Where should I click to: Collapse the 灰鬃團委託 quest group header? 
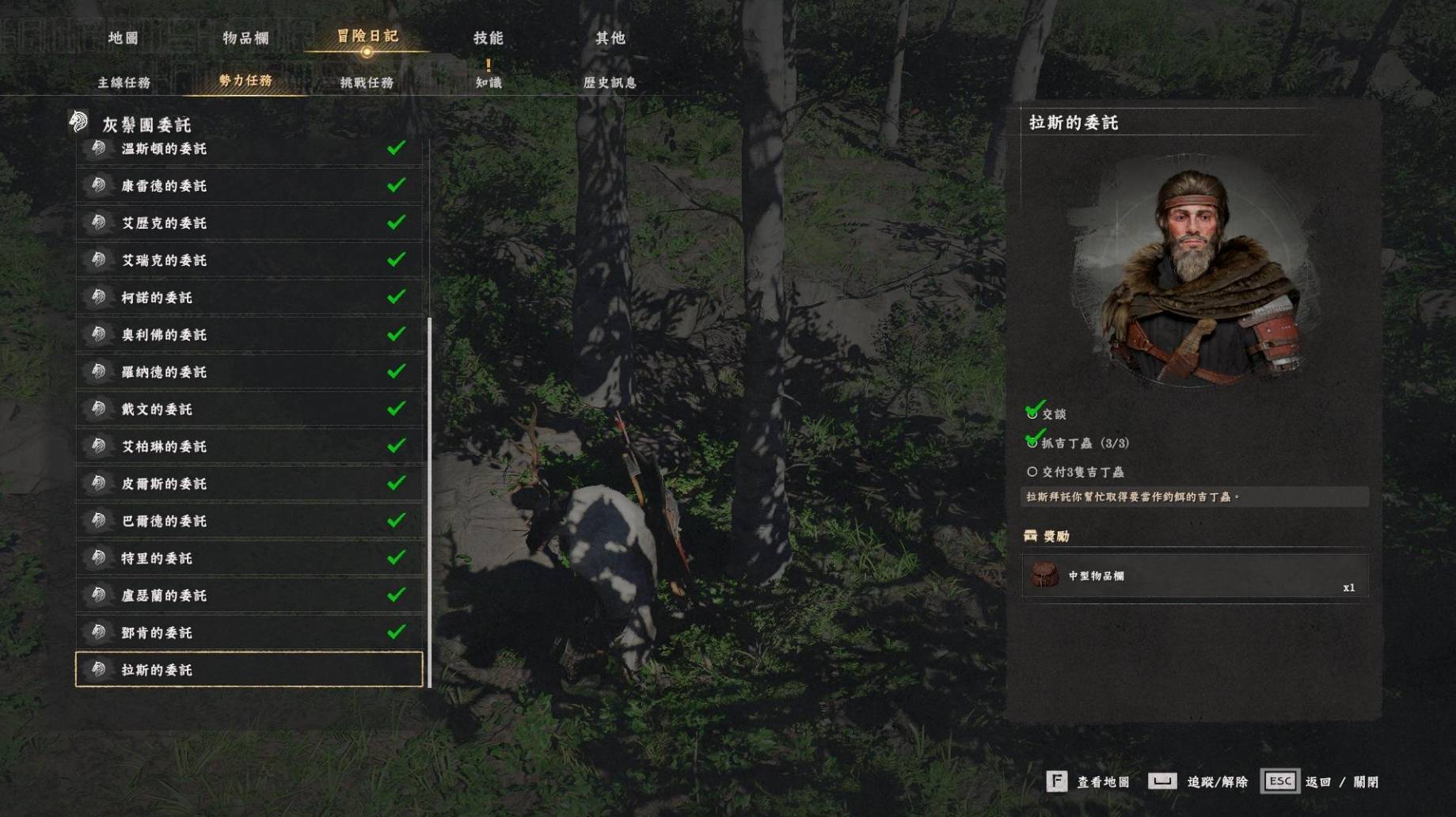click(146, 124)
